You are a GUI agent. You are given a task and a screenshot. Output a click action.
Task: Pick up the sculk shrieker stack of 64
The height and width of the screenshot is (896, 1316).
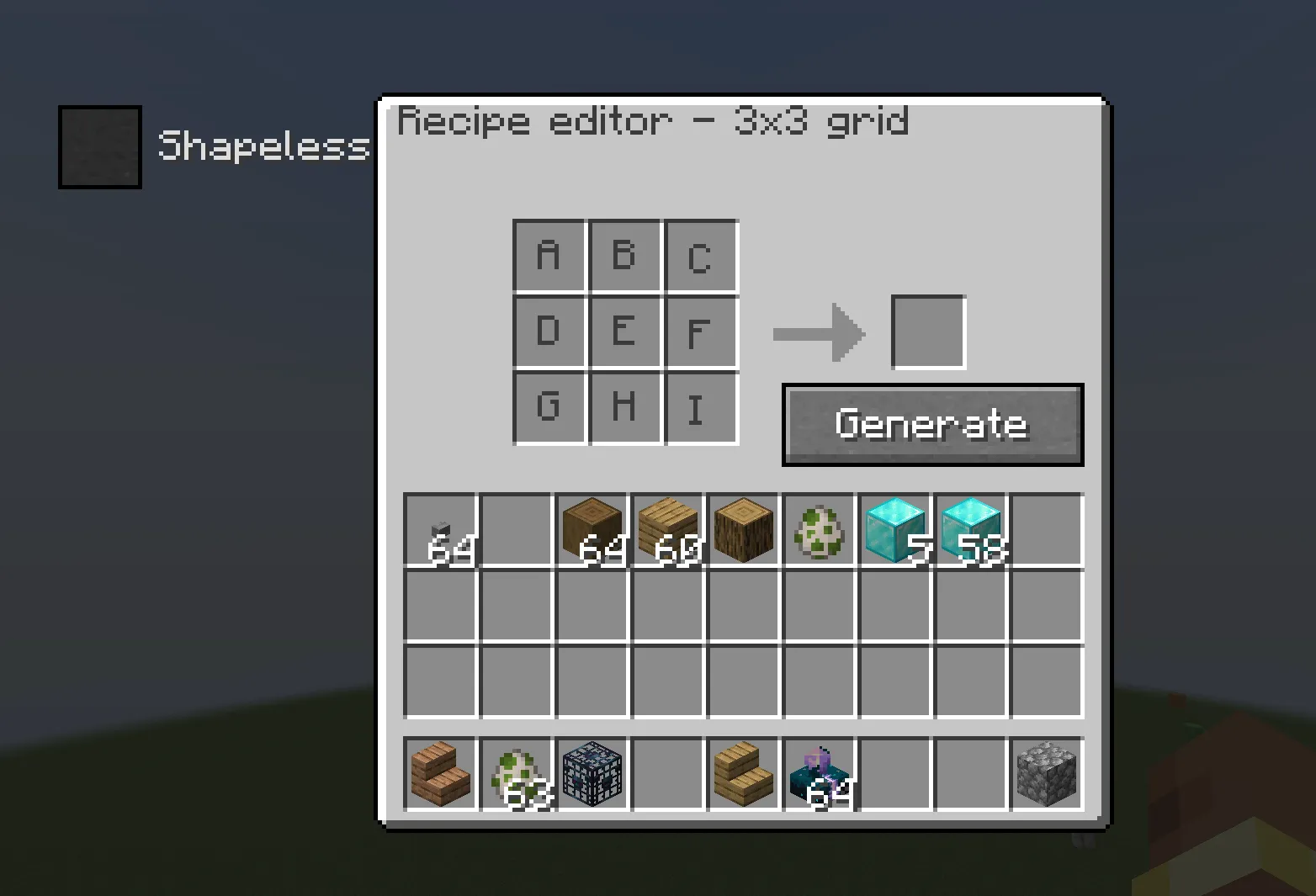pyautogui.click(x=819, y=774)
